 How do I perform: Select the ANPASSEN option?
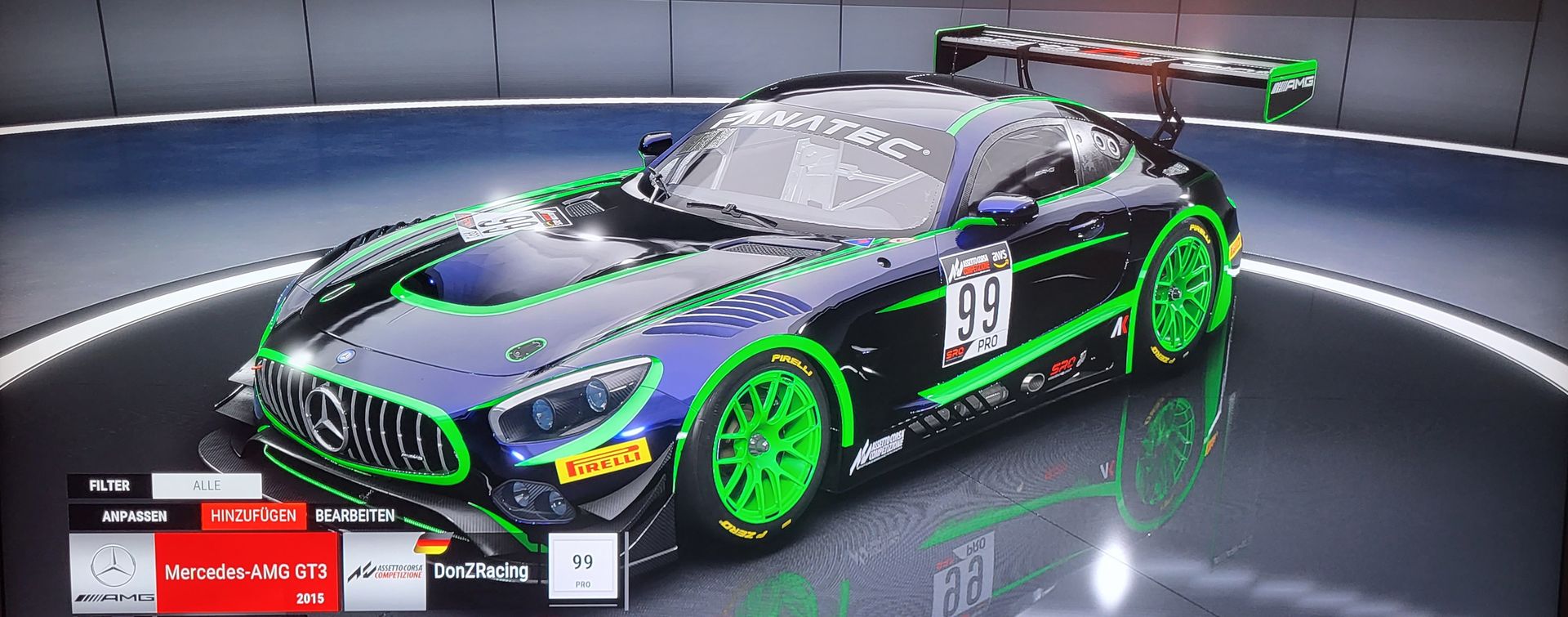135,516
